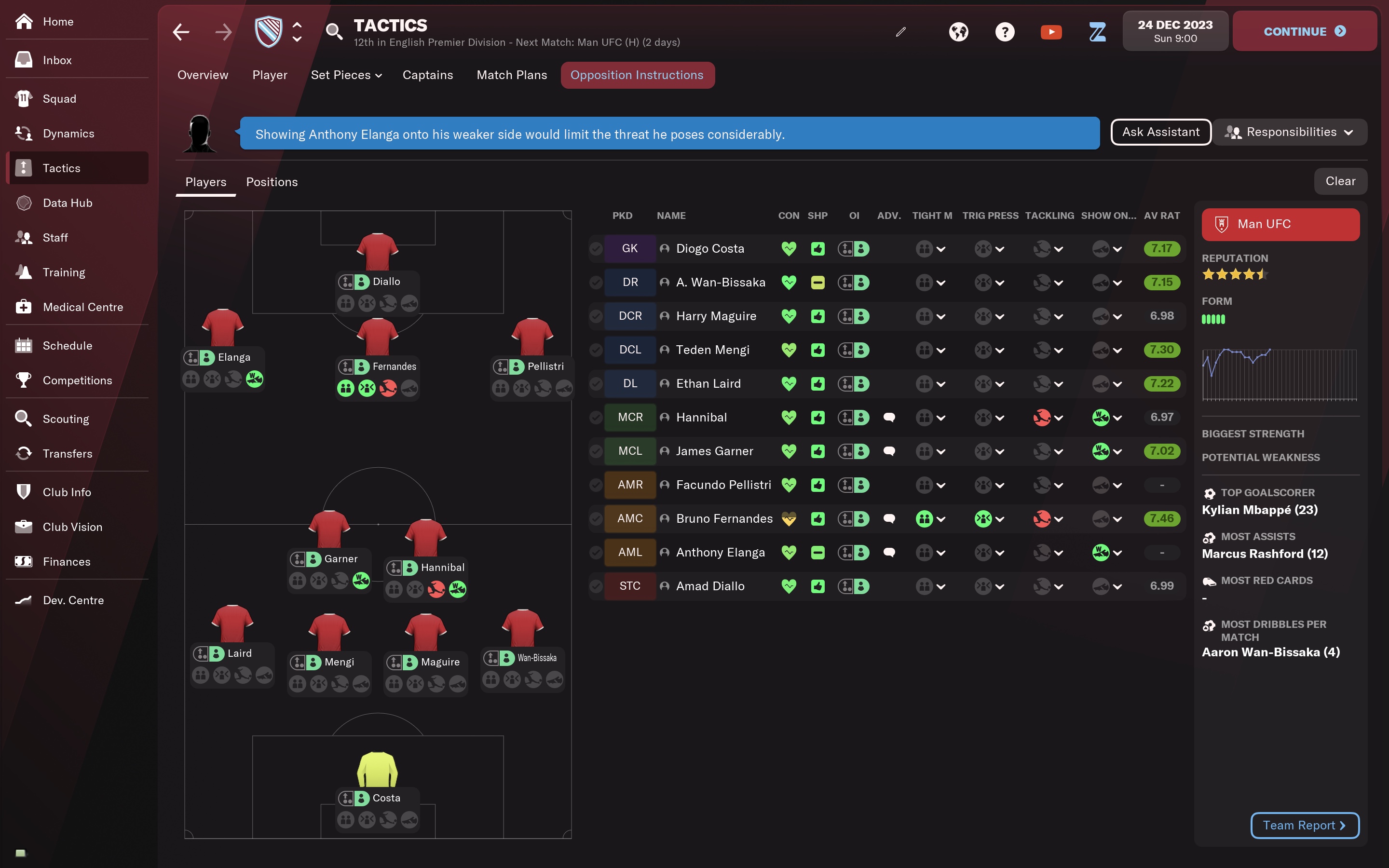Go back with the left arrow
The width and height of the screenshot is (1389, 868).
click(181, 32)
